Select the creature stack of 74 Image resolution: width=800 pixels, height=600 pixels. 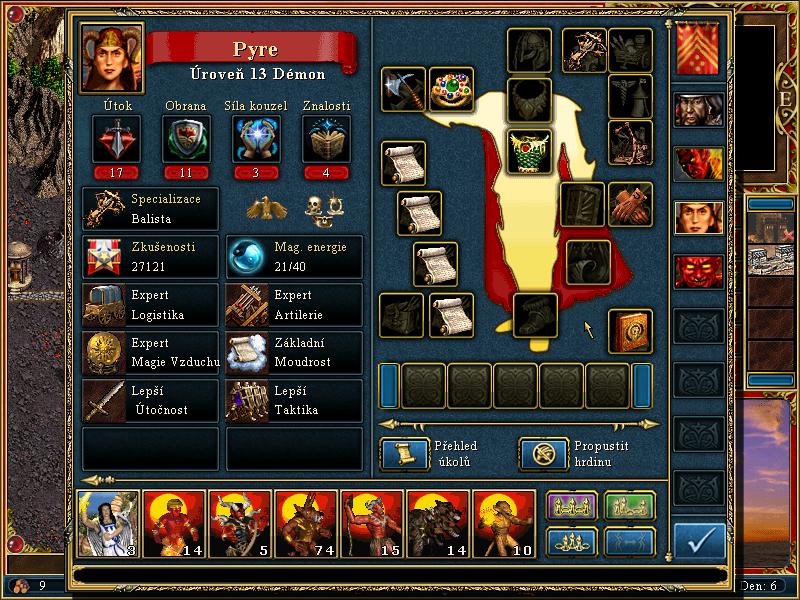point(305,523)
